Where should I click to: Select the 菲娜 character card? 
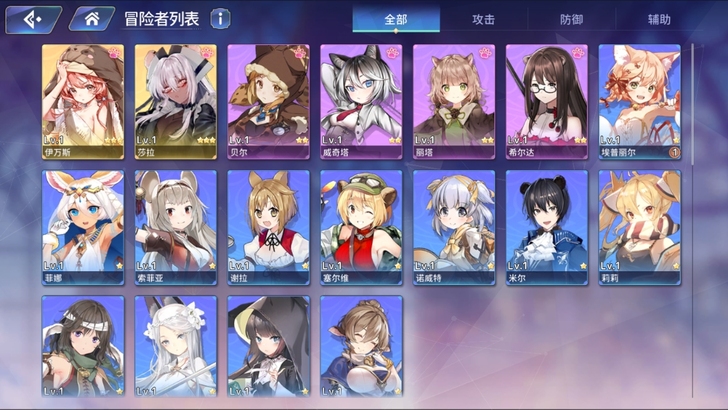(83, 227)
